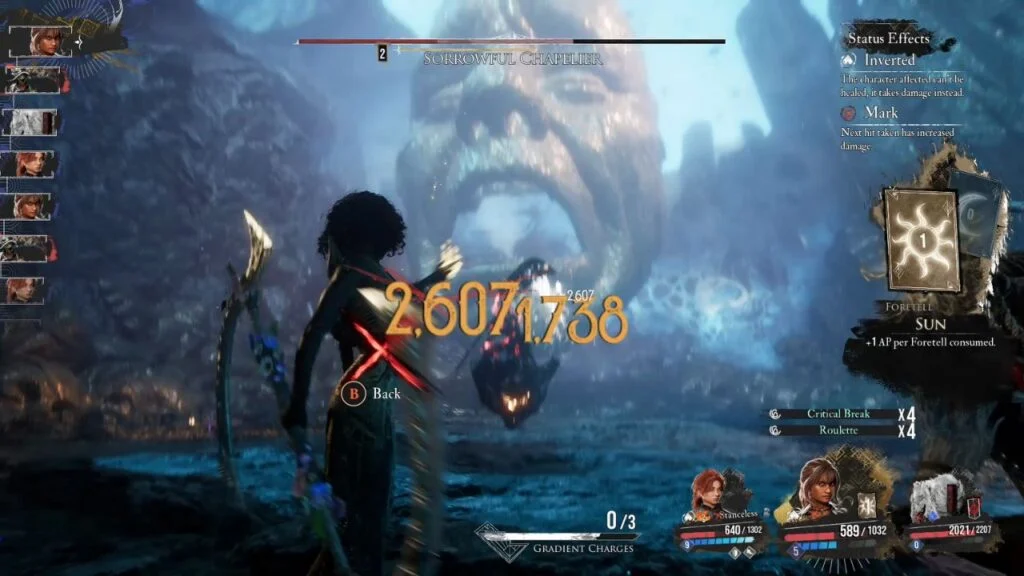Select the white-furred portrait in turn order
Screen dimensions: 1024x576
30,122
